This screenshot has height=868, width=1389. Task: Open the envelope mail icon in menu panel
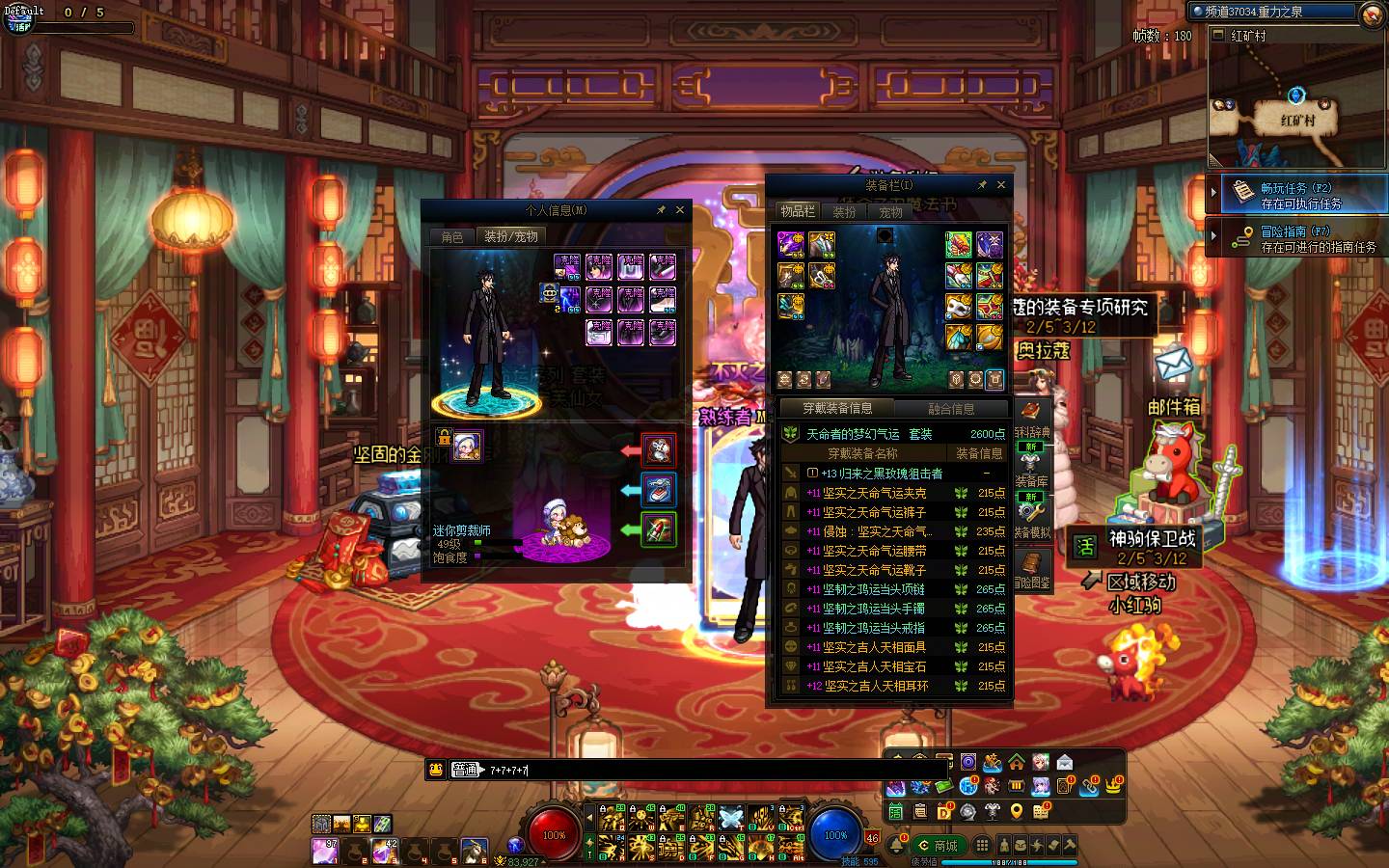pyautogui.click(x=1065, y=763)
